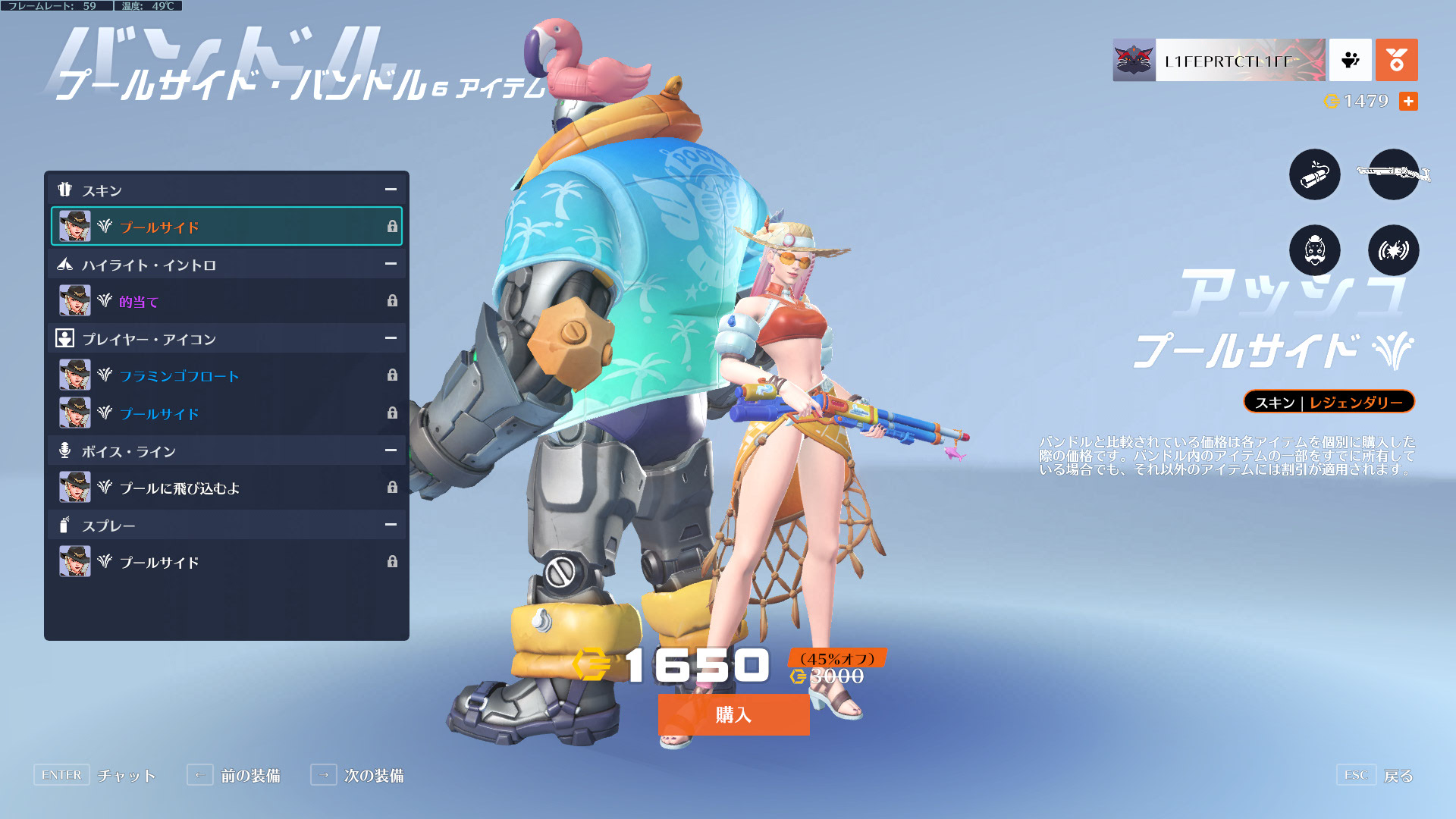1456x819 pixels.
Task: Select the プールサイド skin entry
Action: [226, 227]
